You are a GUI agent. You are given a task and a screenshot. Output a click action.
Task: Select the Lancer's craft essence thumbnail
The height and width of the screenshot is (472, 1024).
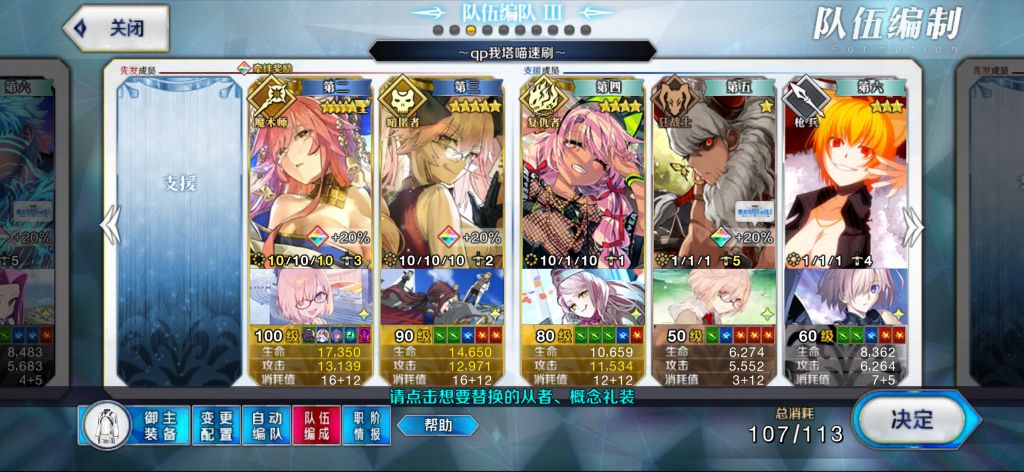coord(846,295)
